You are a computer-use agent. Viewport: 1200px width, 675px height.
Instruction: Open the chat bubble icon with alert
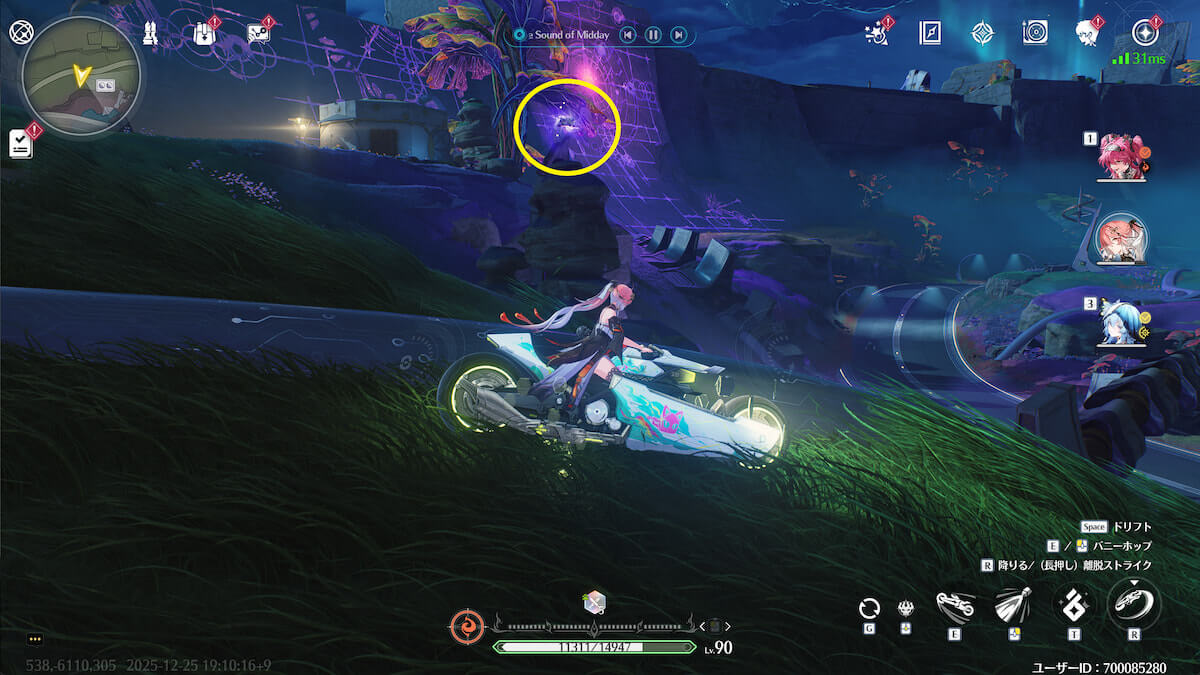point(258,33)
